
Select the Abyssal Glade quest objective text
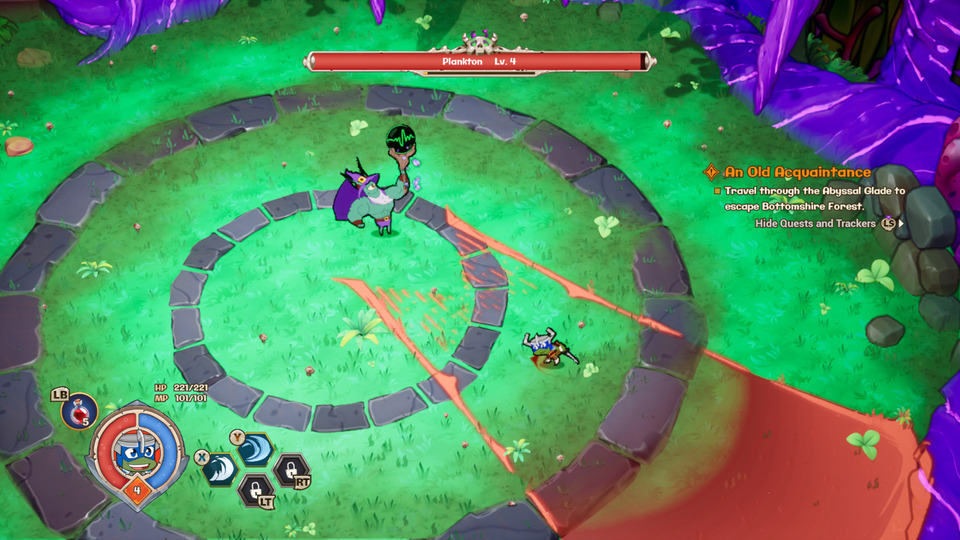(x=815, y=198)
